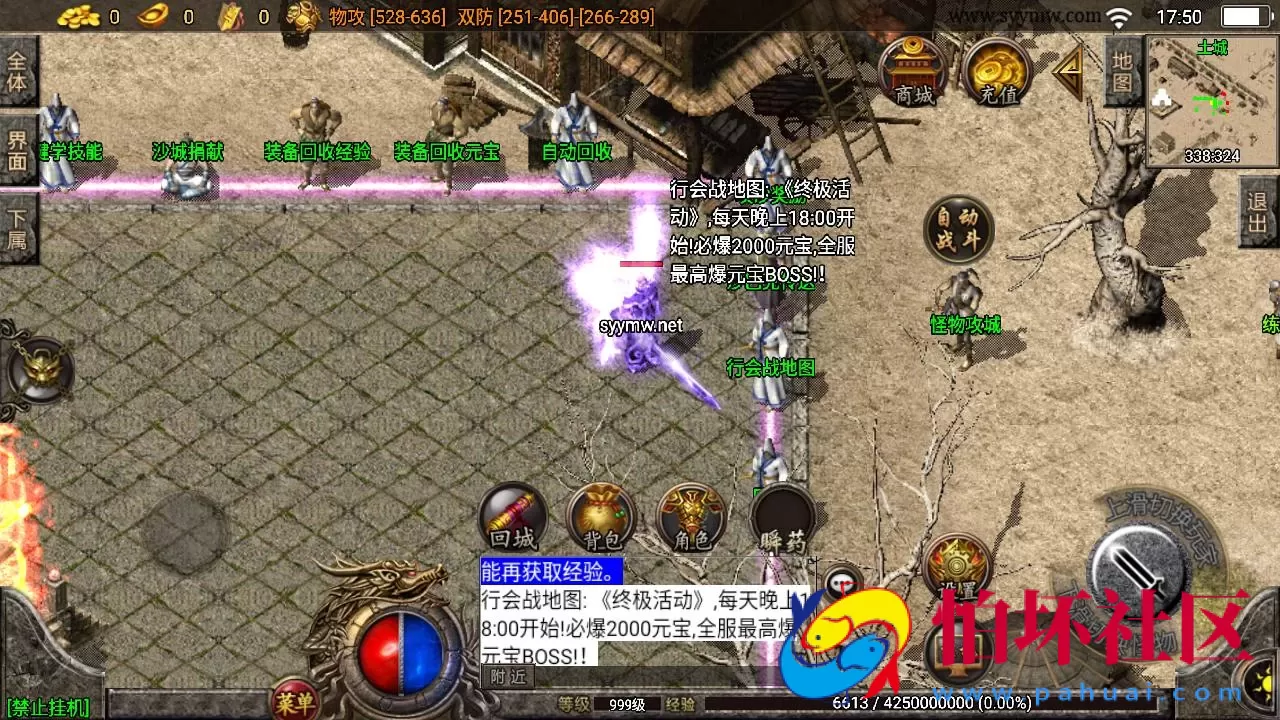Open the 充值 (recharge) icon
The image size is (1280, 720).
997,70
